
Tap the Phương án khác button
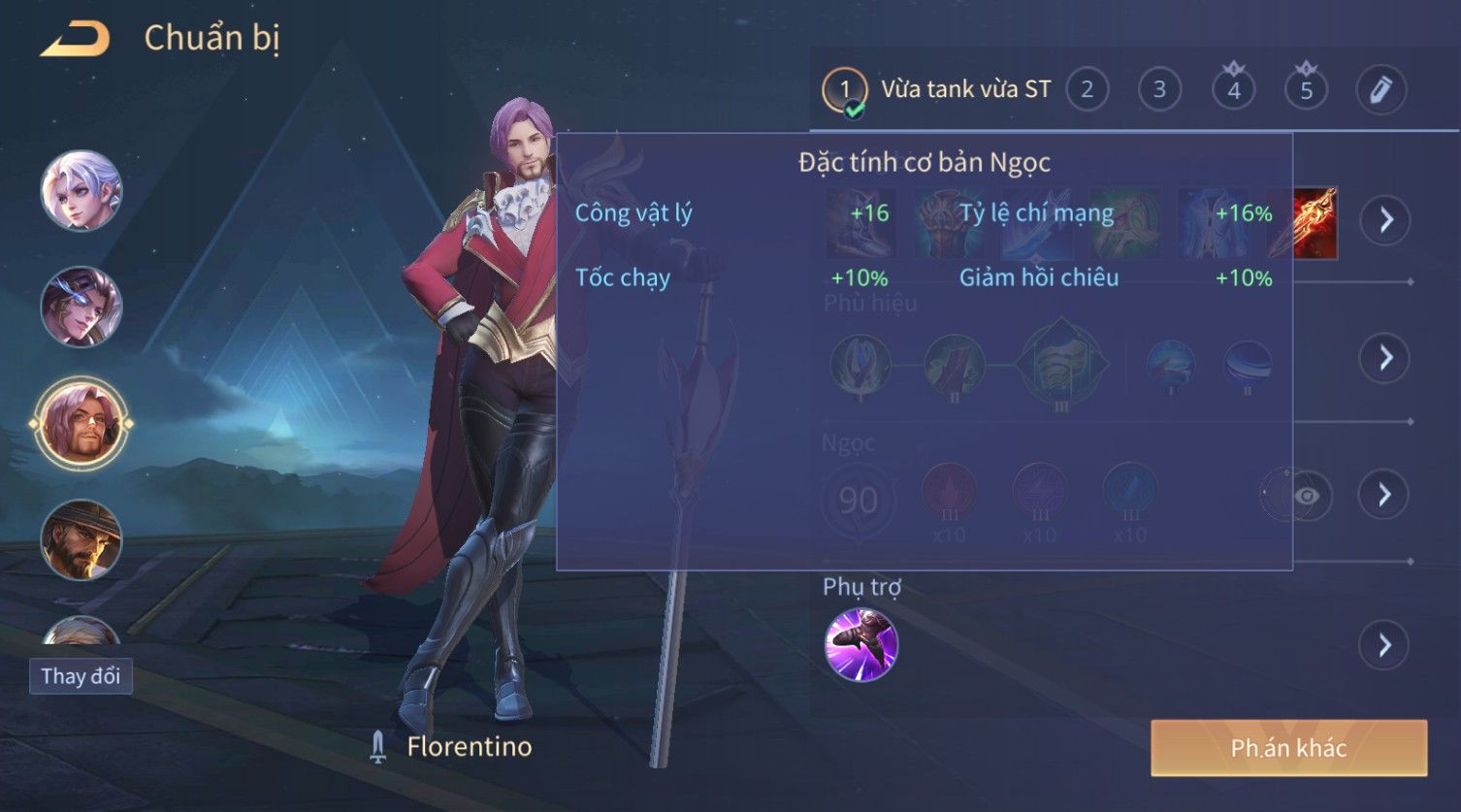(1288, 748)
